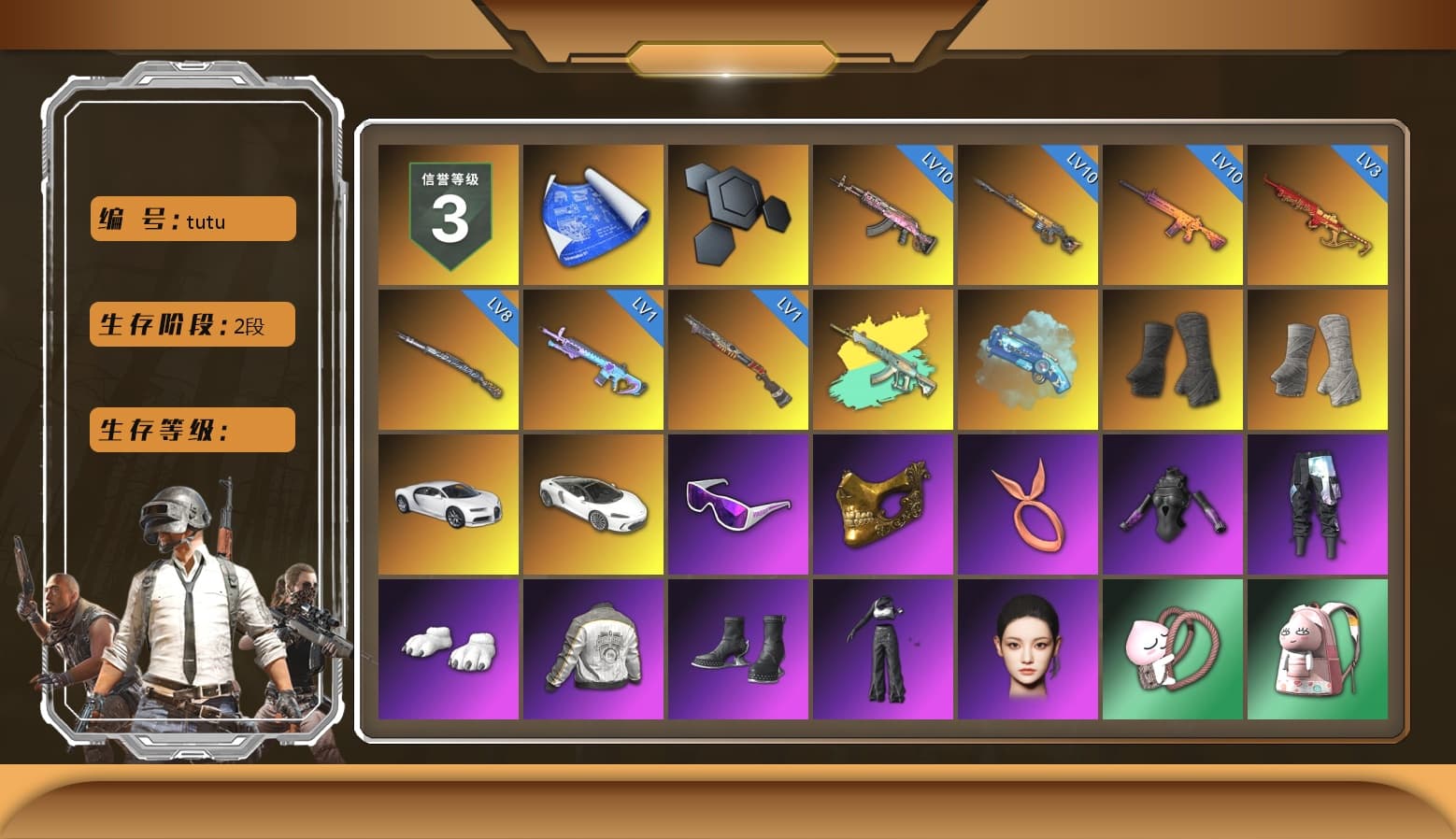Select the LV8 sniper rifle skin

[446, 358]
